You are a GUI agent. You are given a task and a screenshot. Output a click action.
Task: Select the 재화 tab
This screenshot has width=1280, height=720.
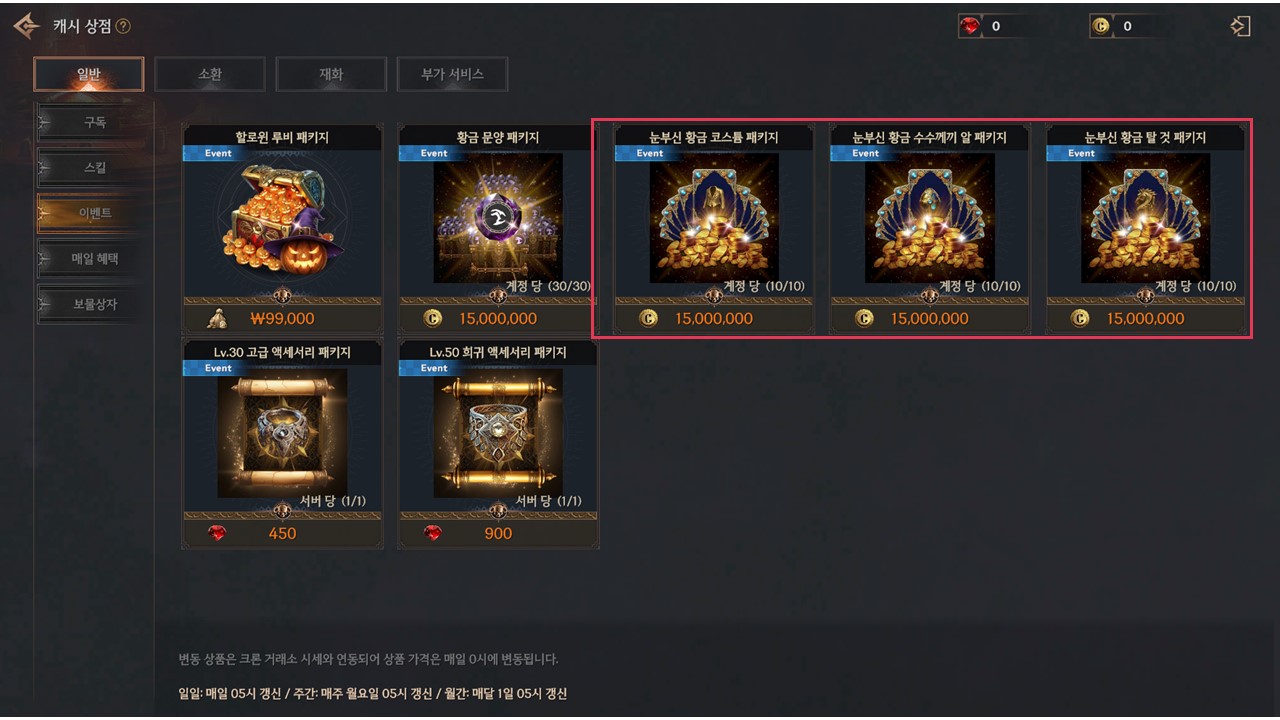[x=331, y=74]
